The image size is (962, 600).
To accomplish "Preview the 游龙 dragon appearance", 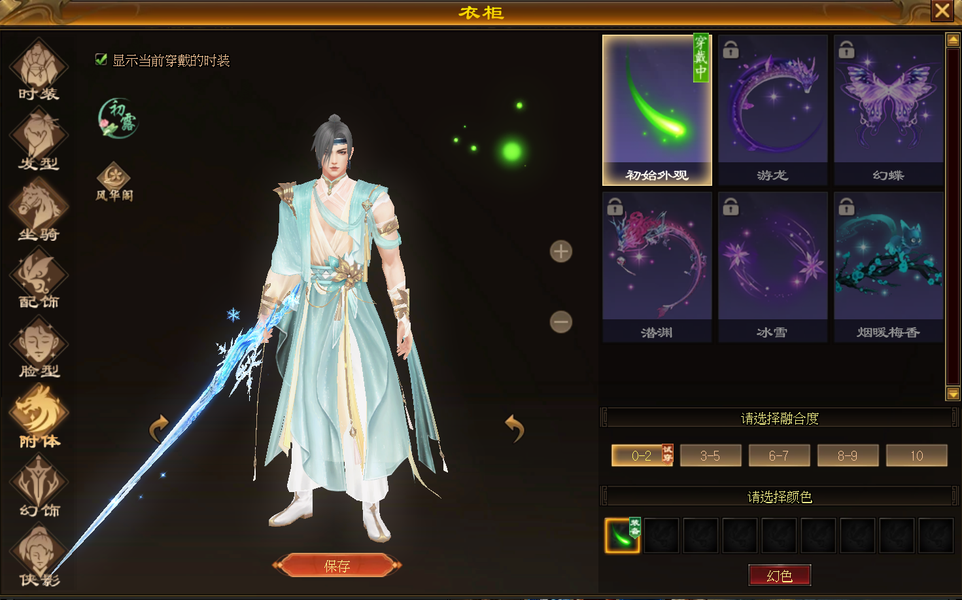I will (x=772, y=110).
